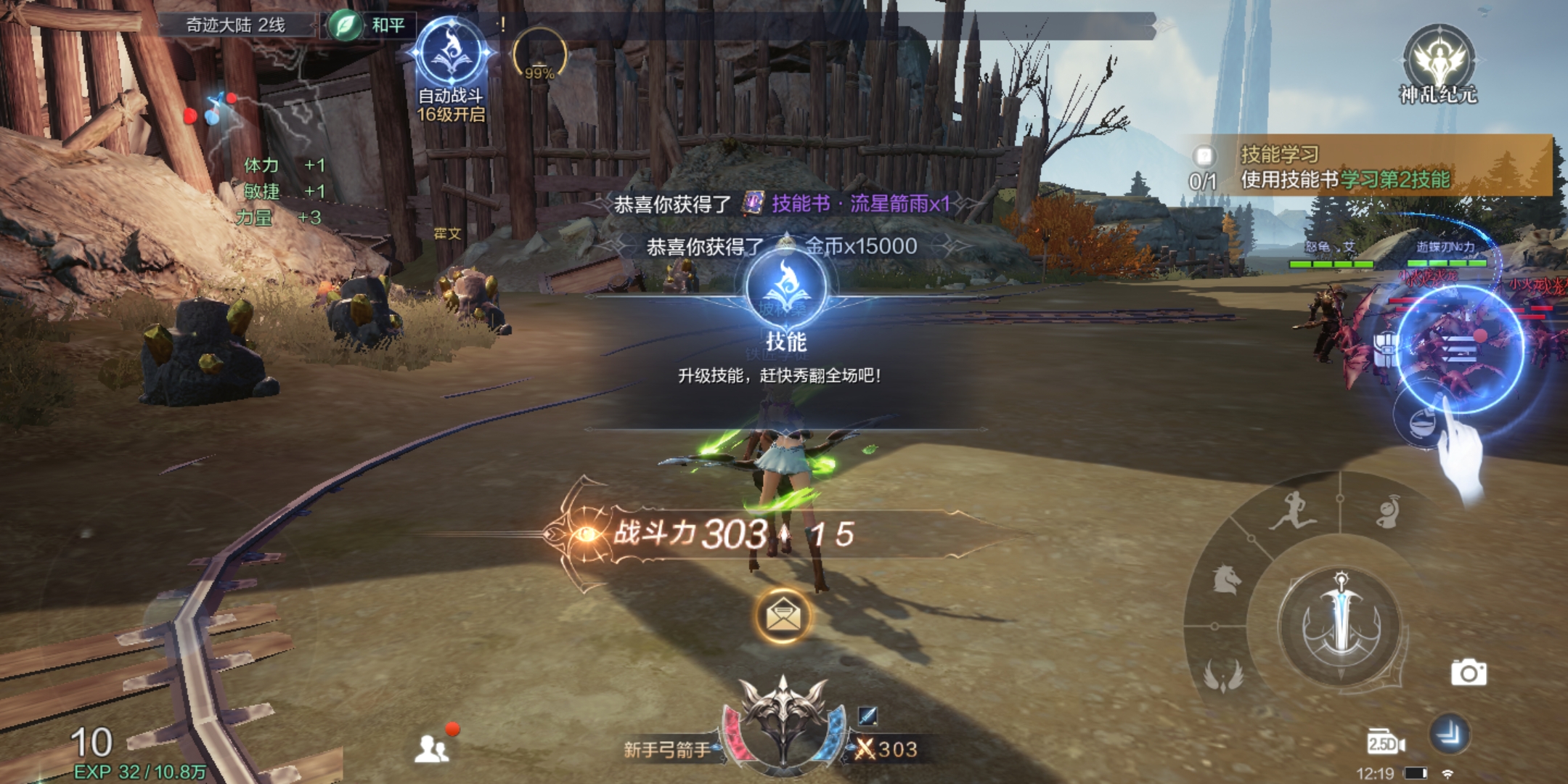Open the character class emblem
Image resolution: width=1568 pixels, height=784 pixels.
pos(783,720)
